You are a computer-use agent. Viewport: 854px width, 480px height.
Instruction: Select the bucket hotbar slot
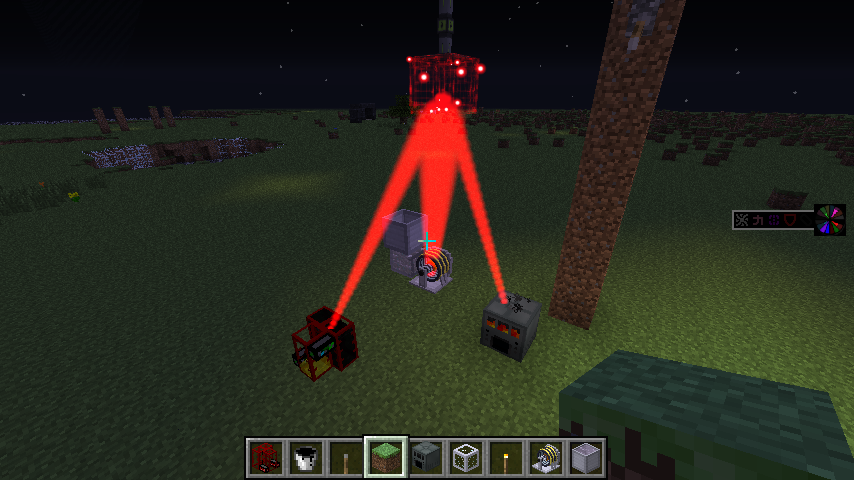tap(305, 458)
